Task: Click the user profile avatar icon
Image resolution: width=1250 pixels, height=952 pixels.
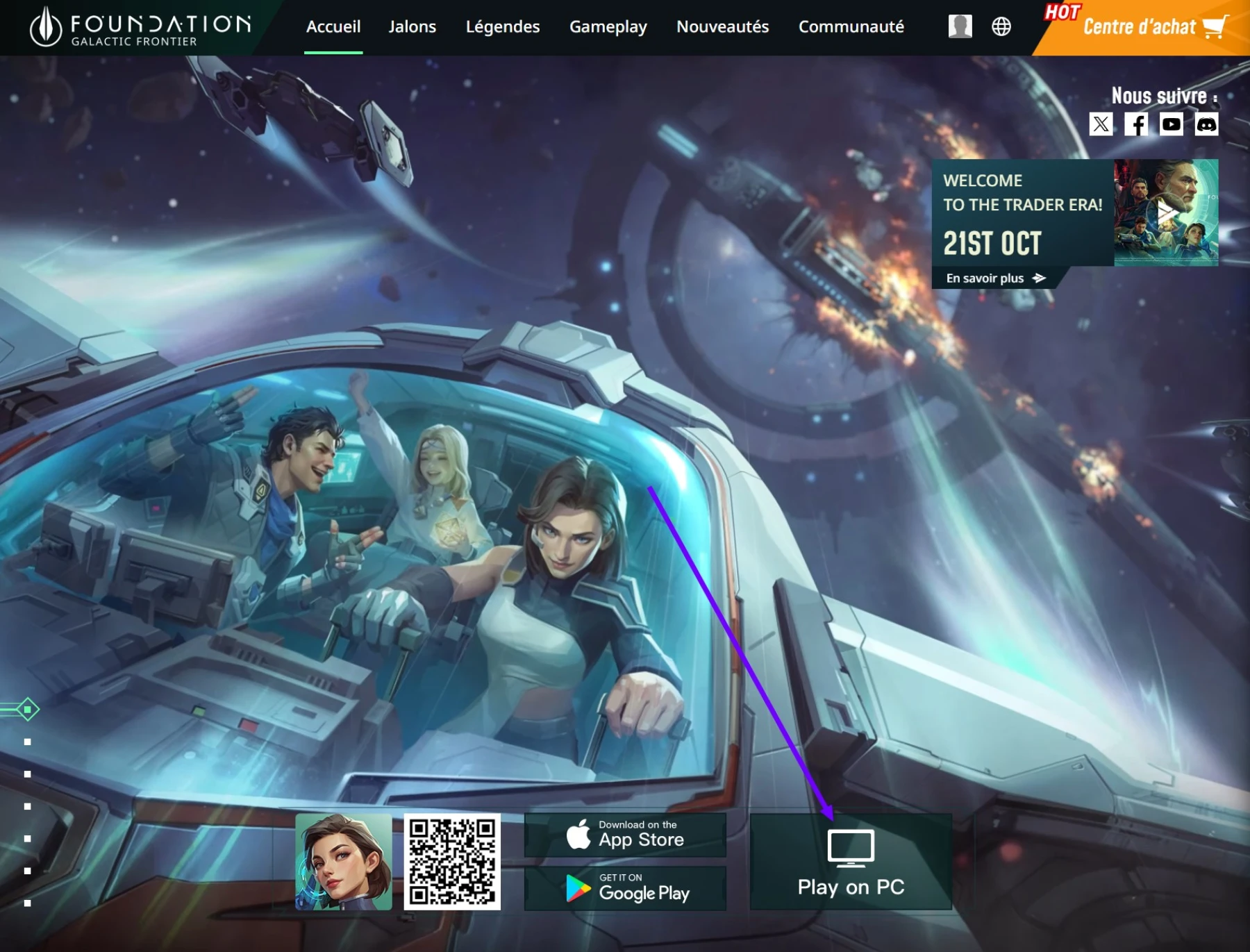Action: click(x=960, y=28)
